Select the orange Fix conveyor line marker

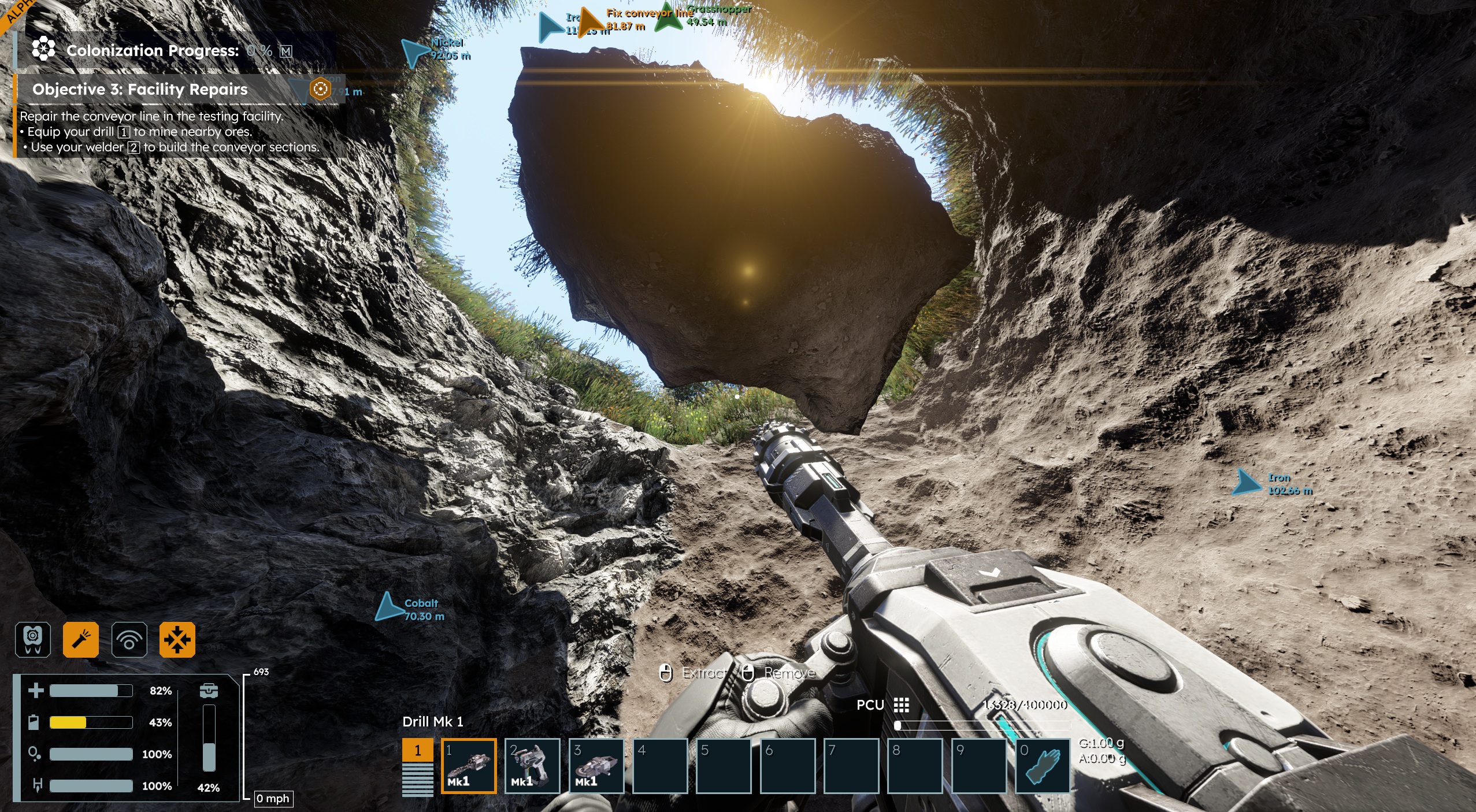(591, 23)
